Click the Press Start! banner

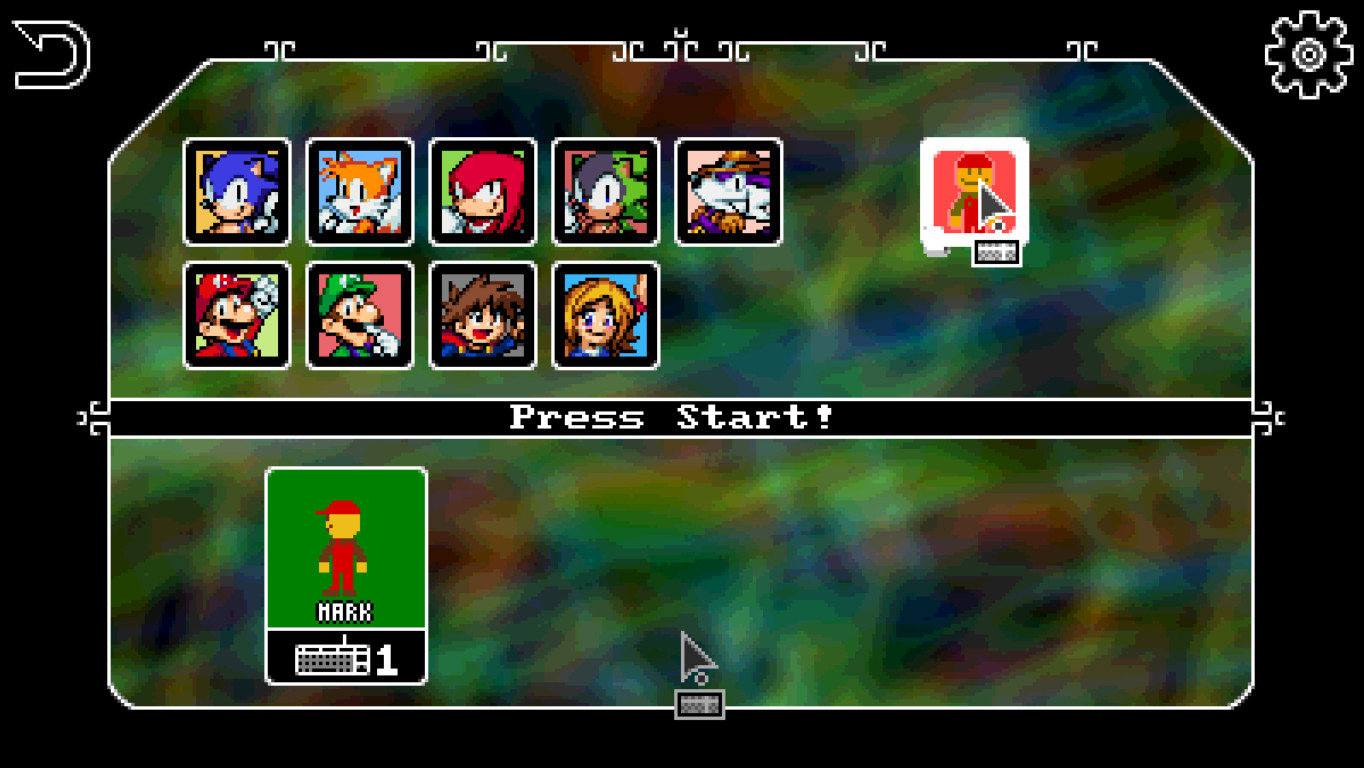(x=680, y=418)
